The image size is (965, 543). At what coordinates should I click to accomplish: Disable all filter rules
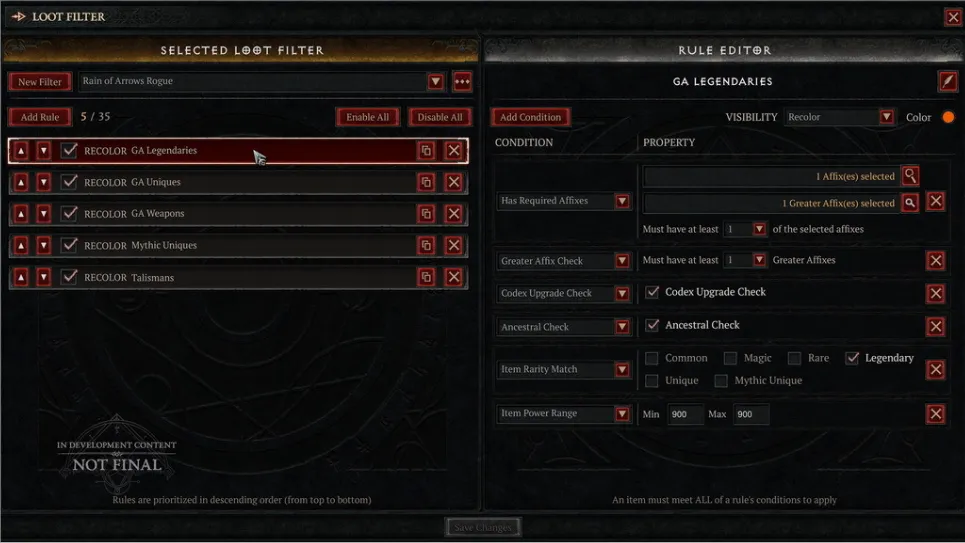(x=440, y=117)
